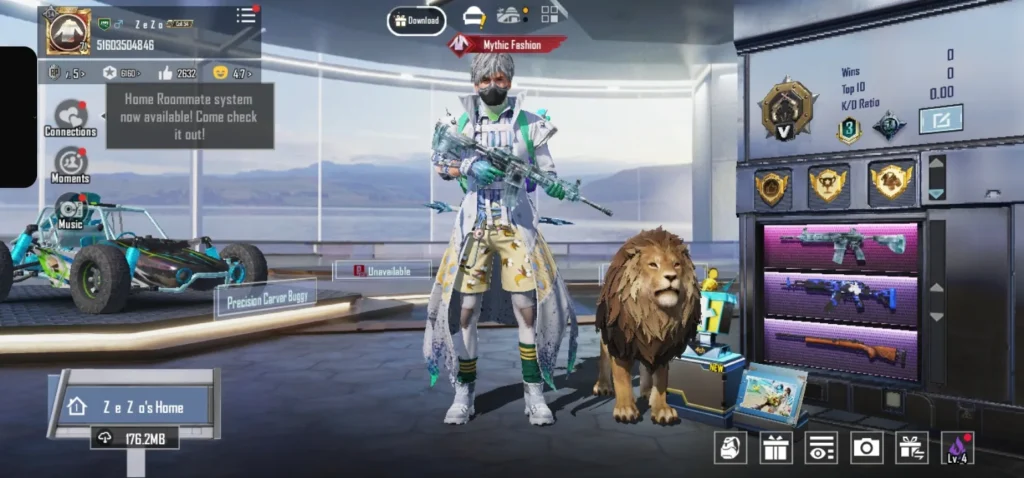Tap the Download button
1024x478 pixels.
416,20
